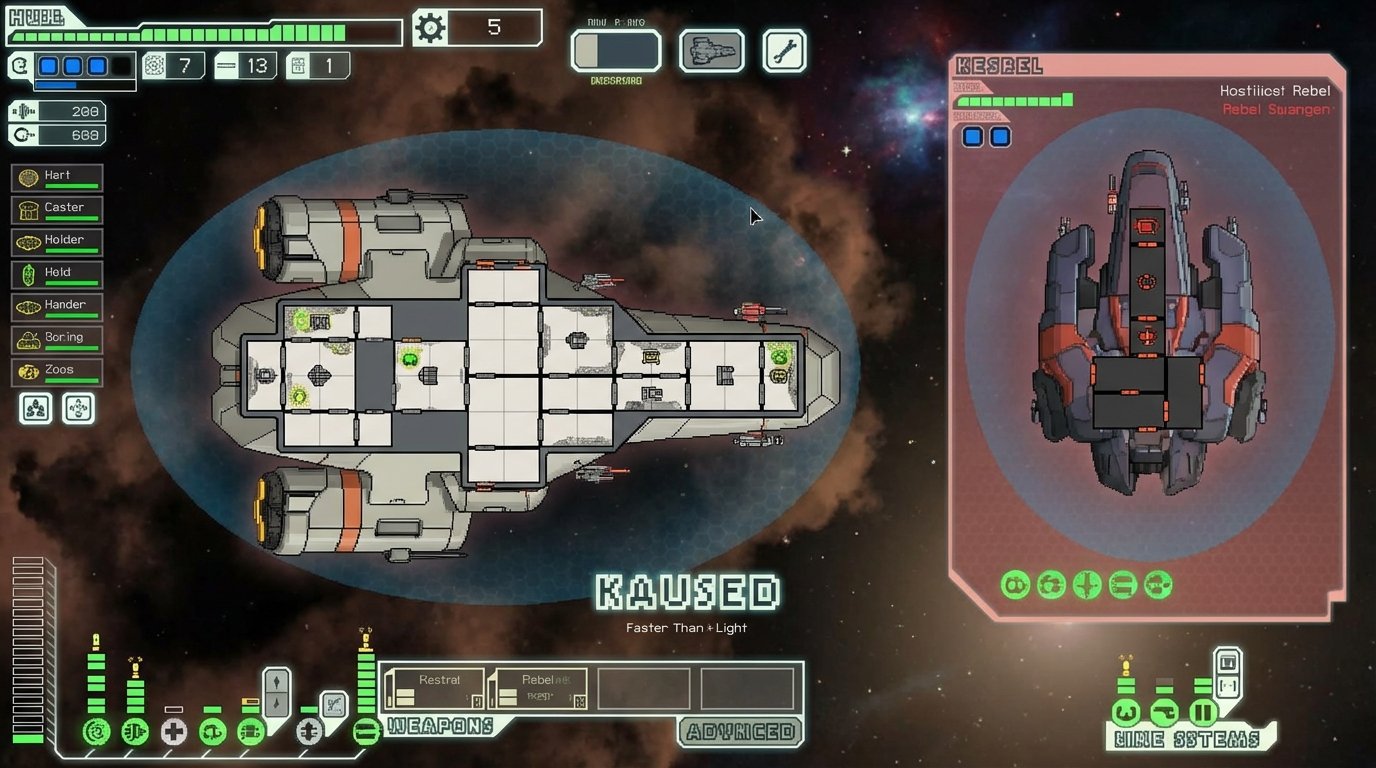Viewport: 1376px width, 768px height.
Task: Select the Rebel weapon slot
Action: tap(538, 689)
